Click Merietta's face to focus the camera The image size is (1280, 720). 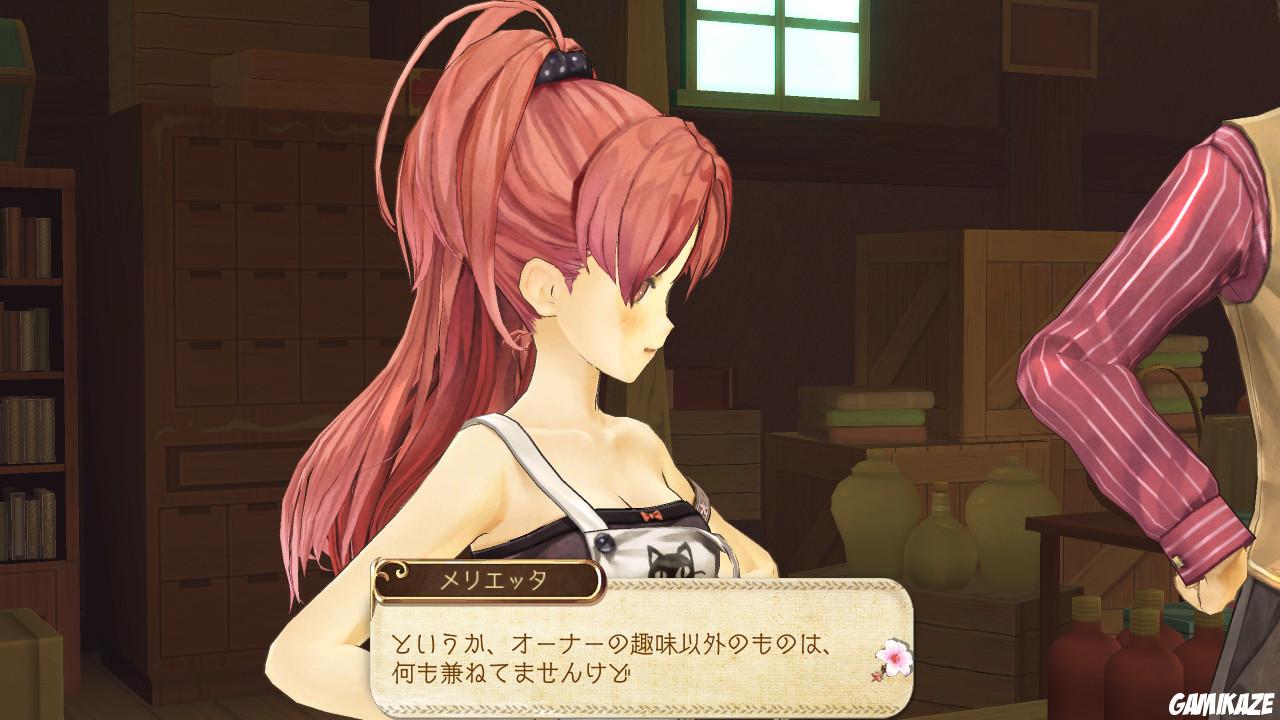click(x=620, y=310)
